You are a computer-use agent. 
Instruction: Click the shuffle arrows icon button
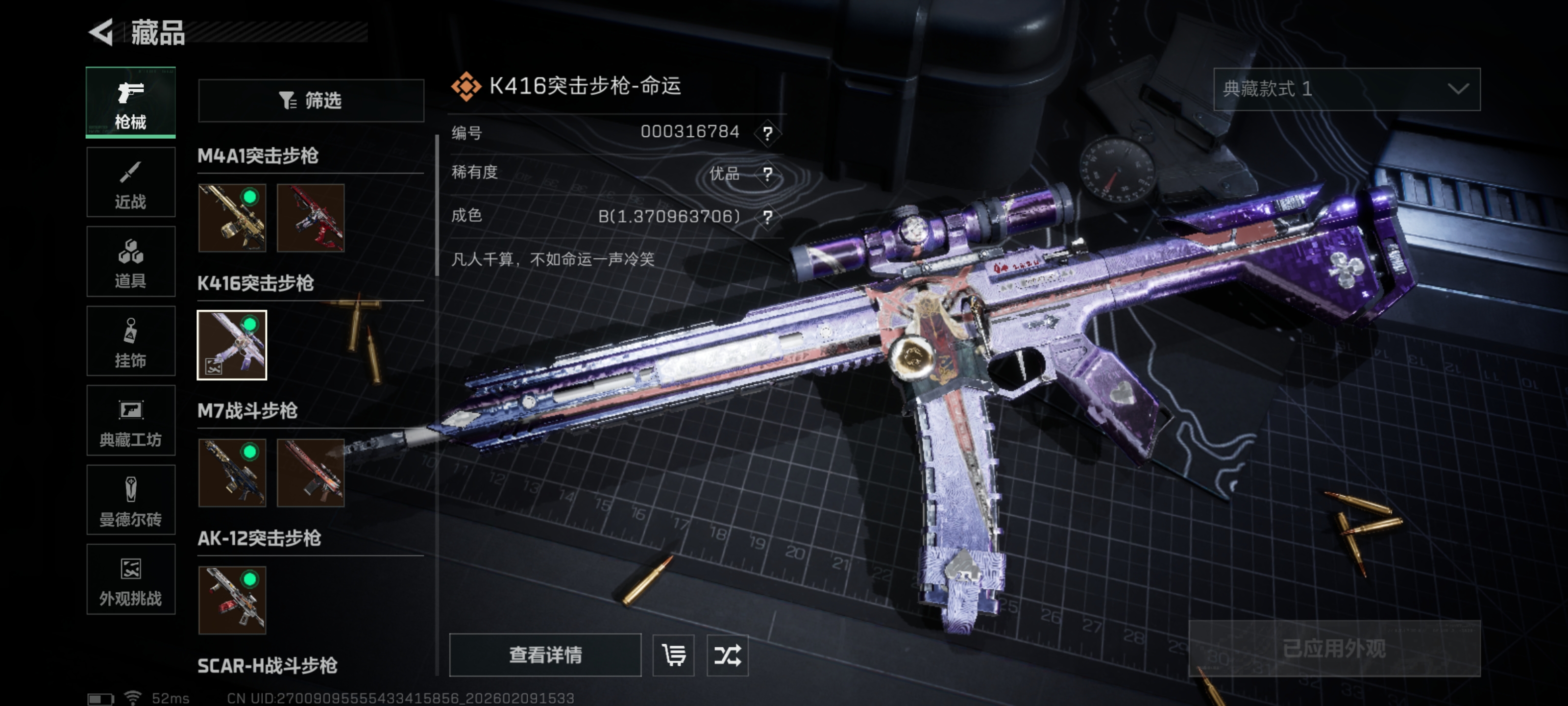(727, 655)
